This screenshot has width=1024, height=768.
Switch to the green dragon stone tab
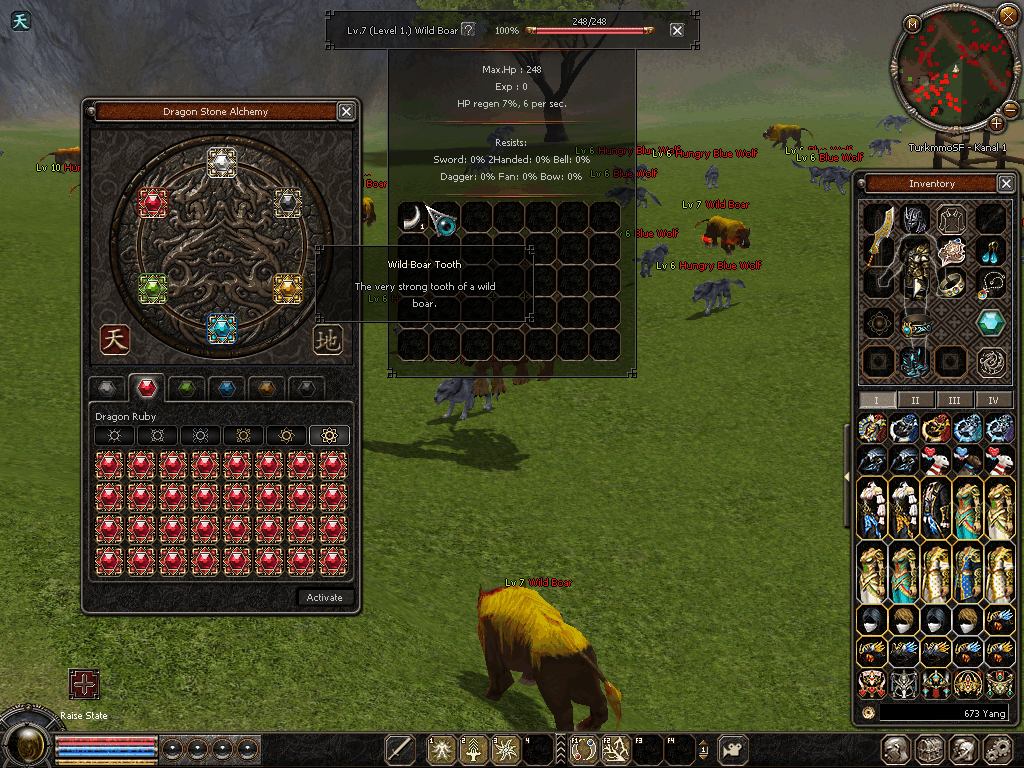point(186,388)
